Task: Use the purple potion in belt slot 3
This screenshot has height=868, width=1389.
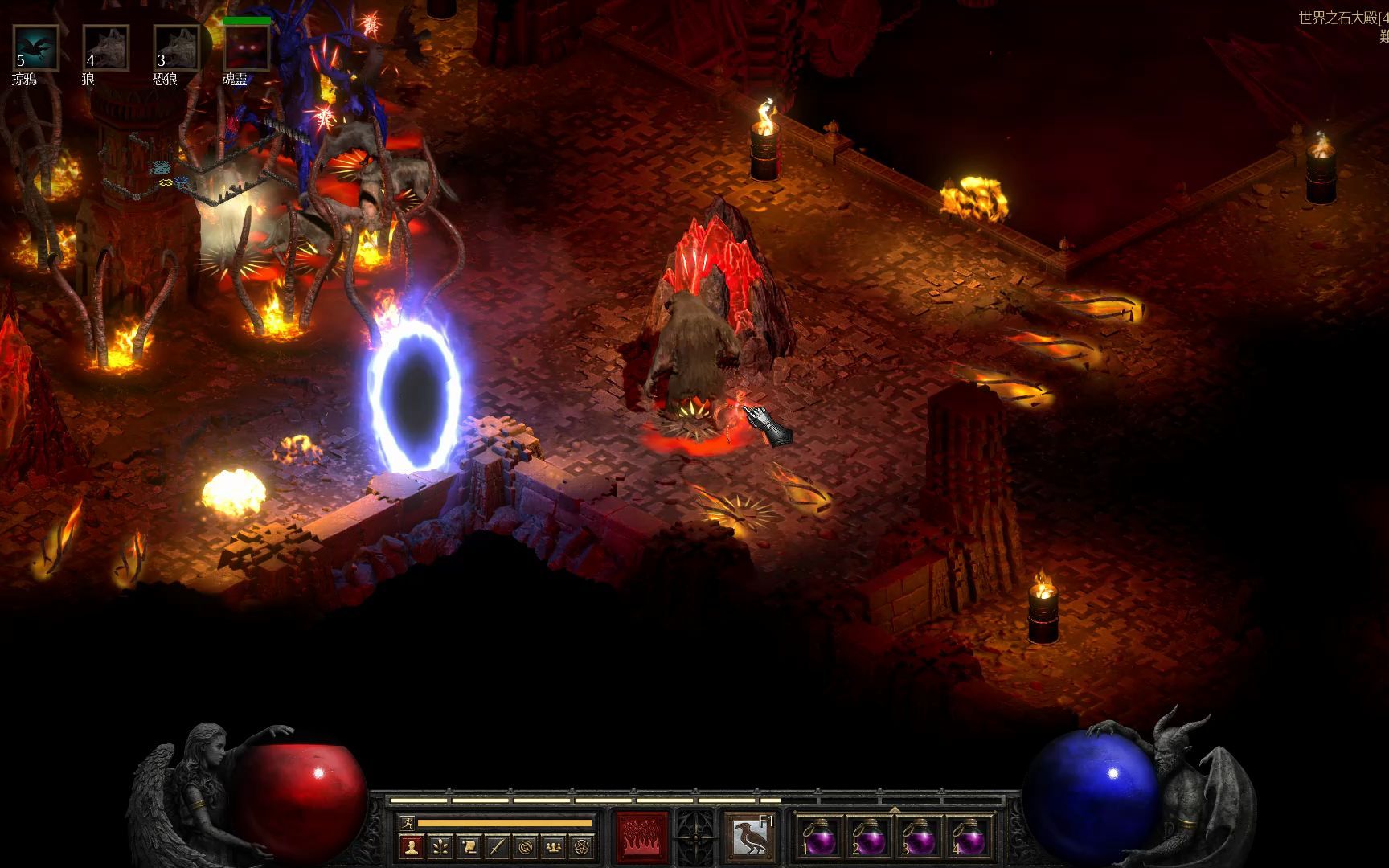Action: (920, 839)
